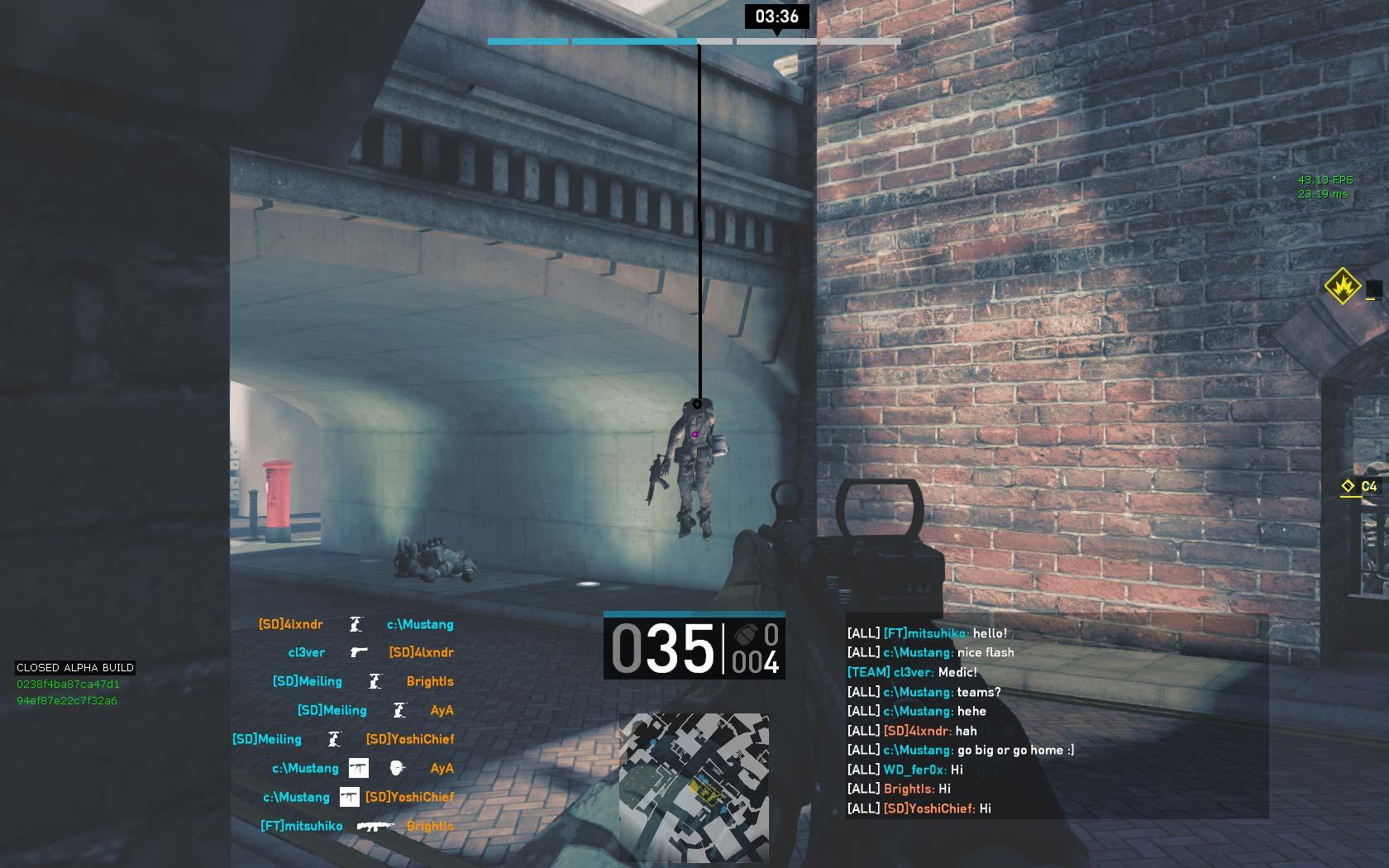Click the minimap below the ammo counter

click(694, 787)
